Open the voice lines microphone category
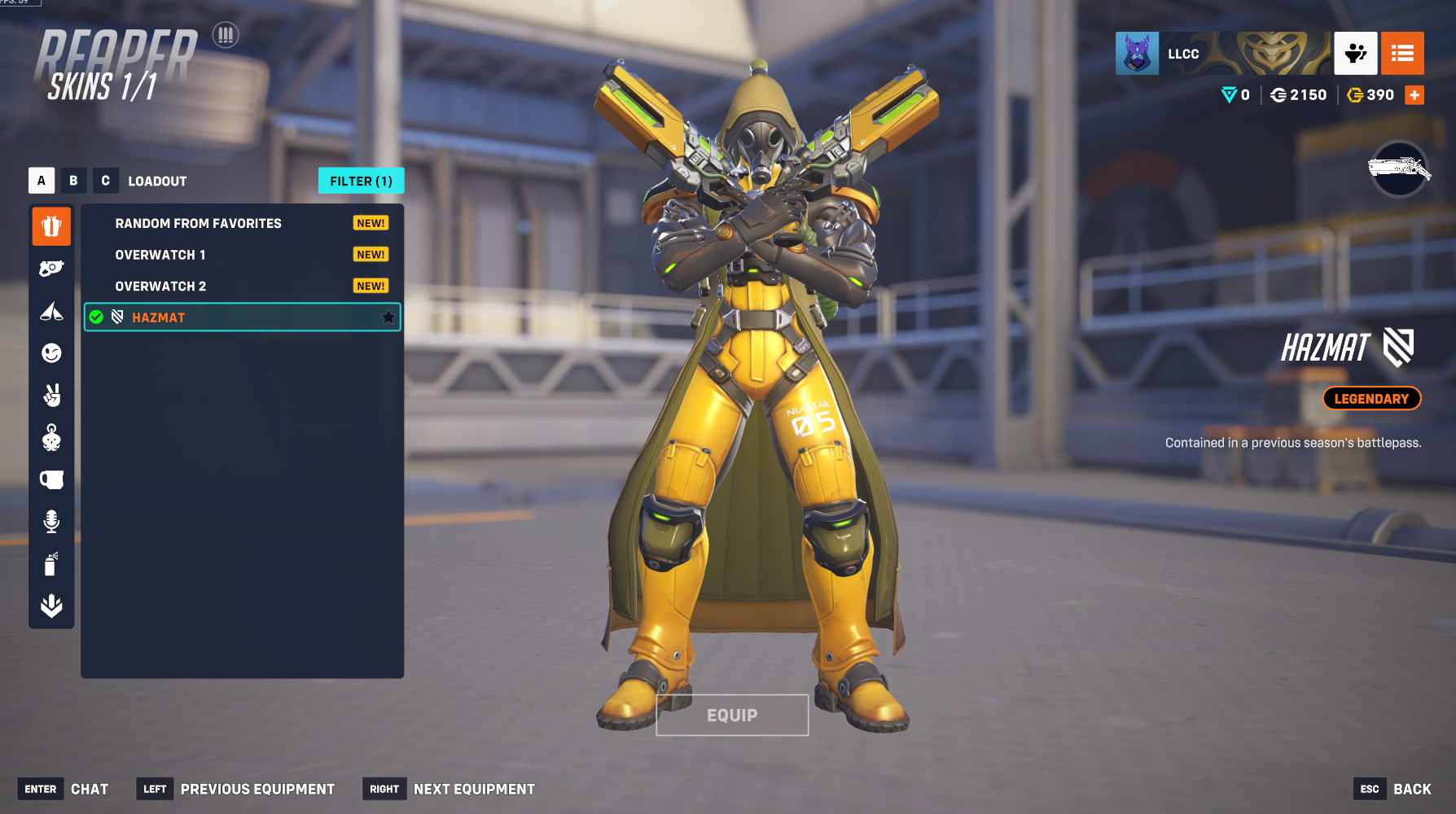Image resolution: width=1456 pixels, height=814 pixels. [x=51, y=522]
